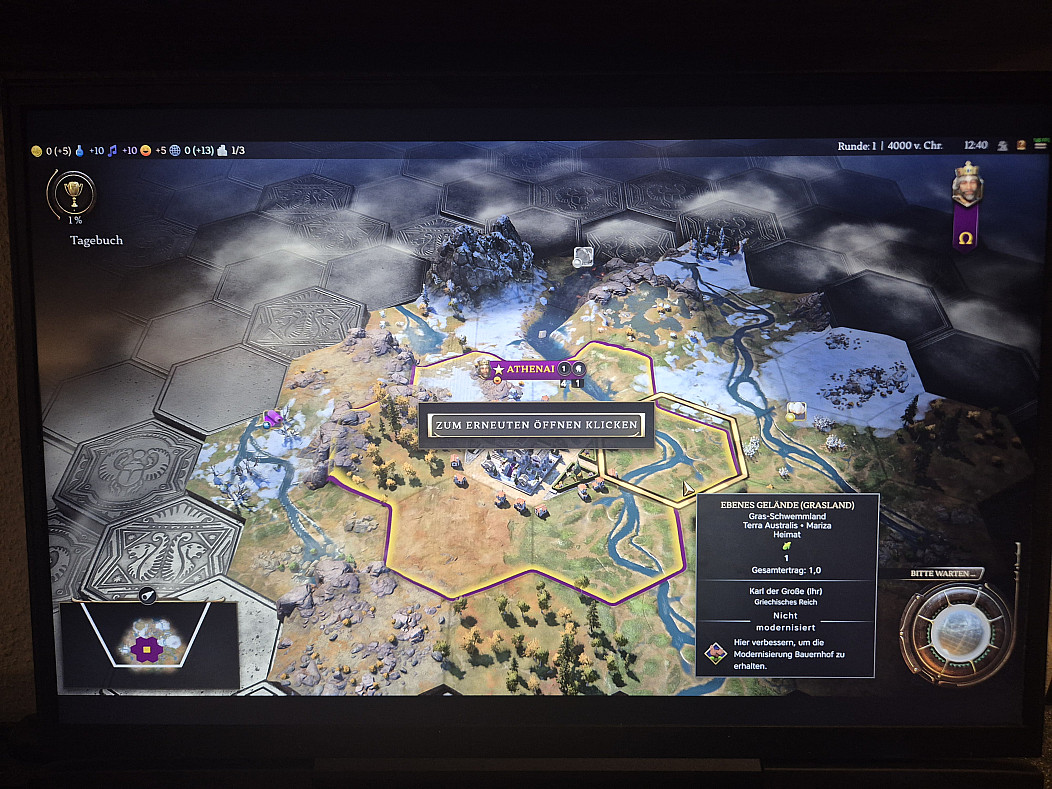Click the icon left of Civilopedia

coord(1003,145)
